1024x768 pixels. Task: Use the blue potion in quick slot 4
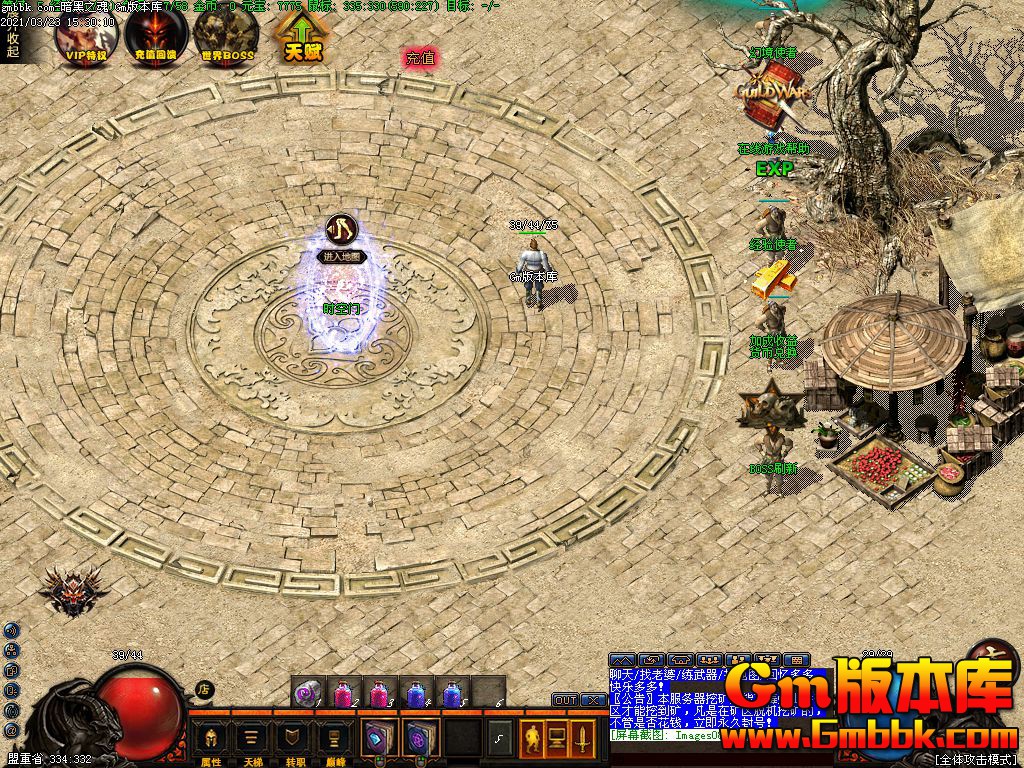click(416, 692)
